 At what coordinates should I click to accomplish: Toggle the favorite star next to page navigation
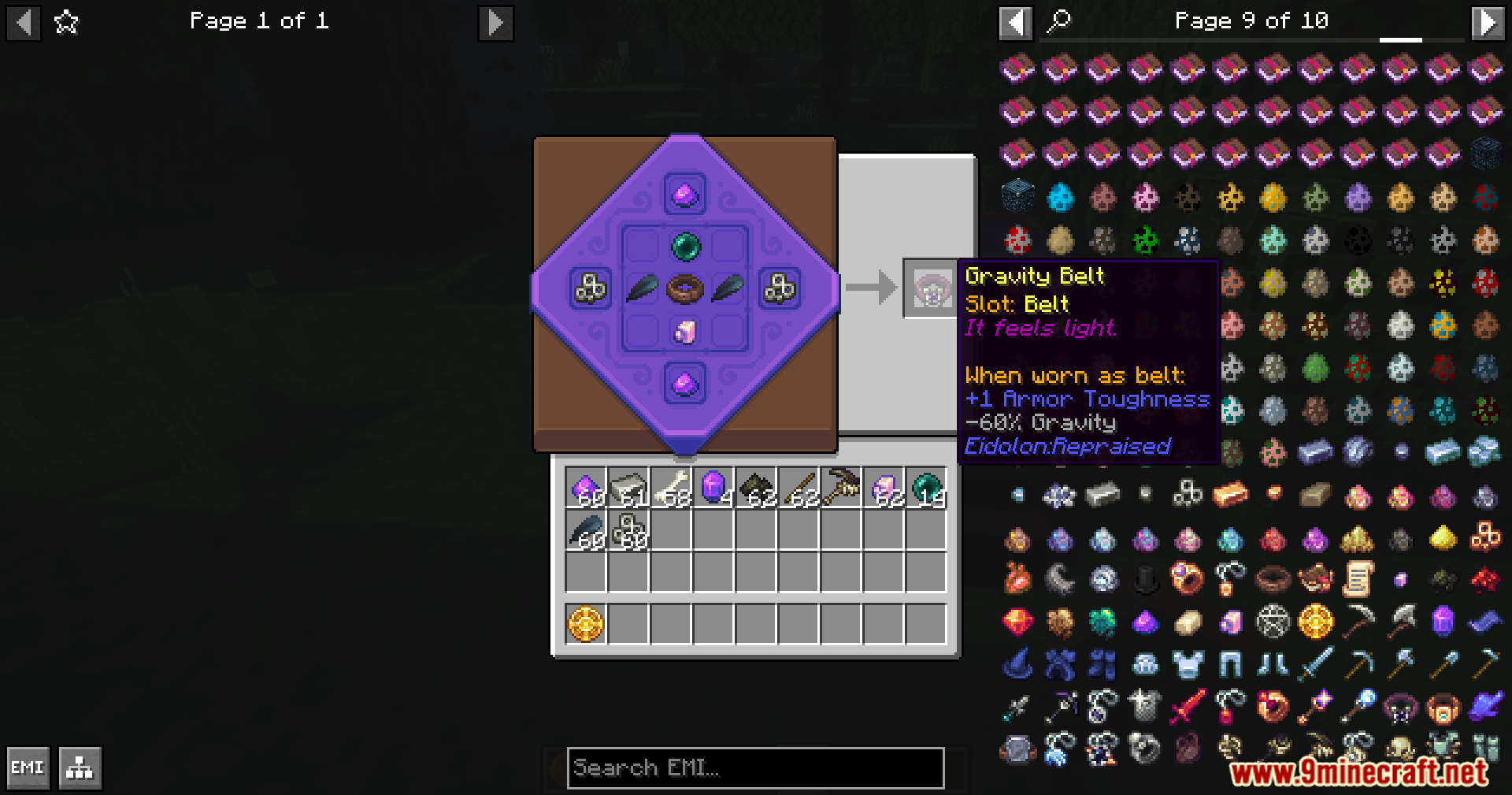(x=67, y=22)
